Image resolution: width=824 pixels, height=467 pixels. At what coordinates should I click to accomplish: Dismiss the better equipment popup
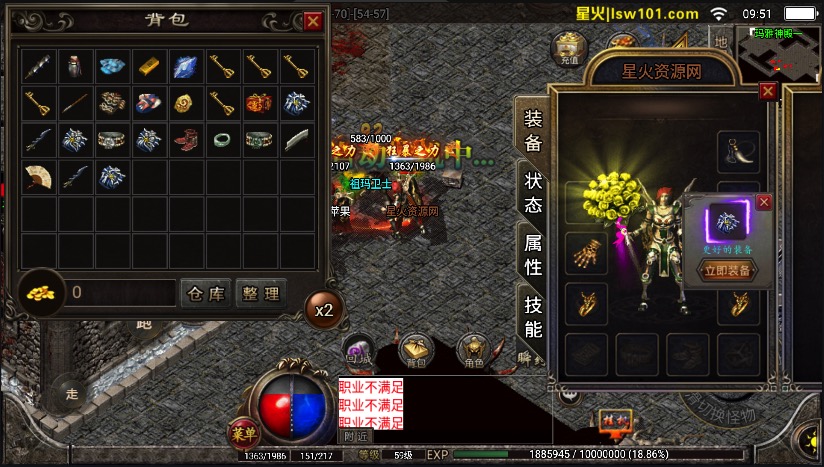764,202
